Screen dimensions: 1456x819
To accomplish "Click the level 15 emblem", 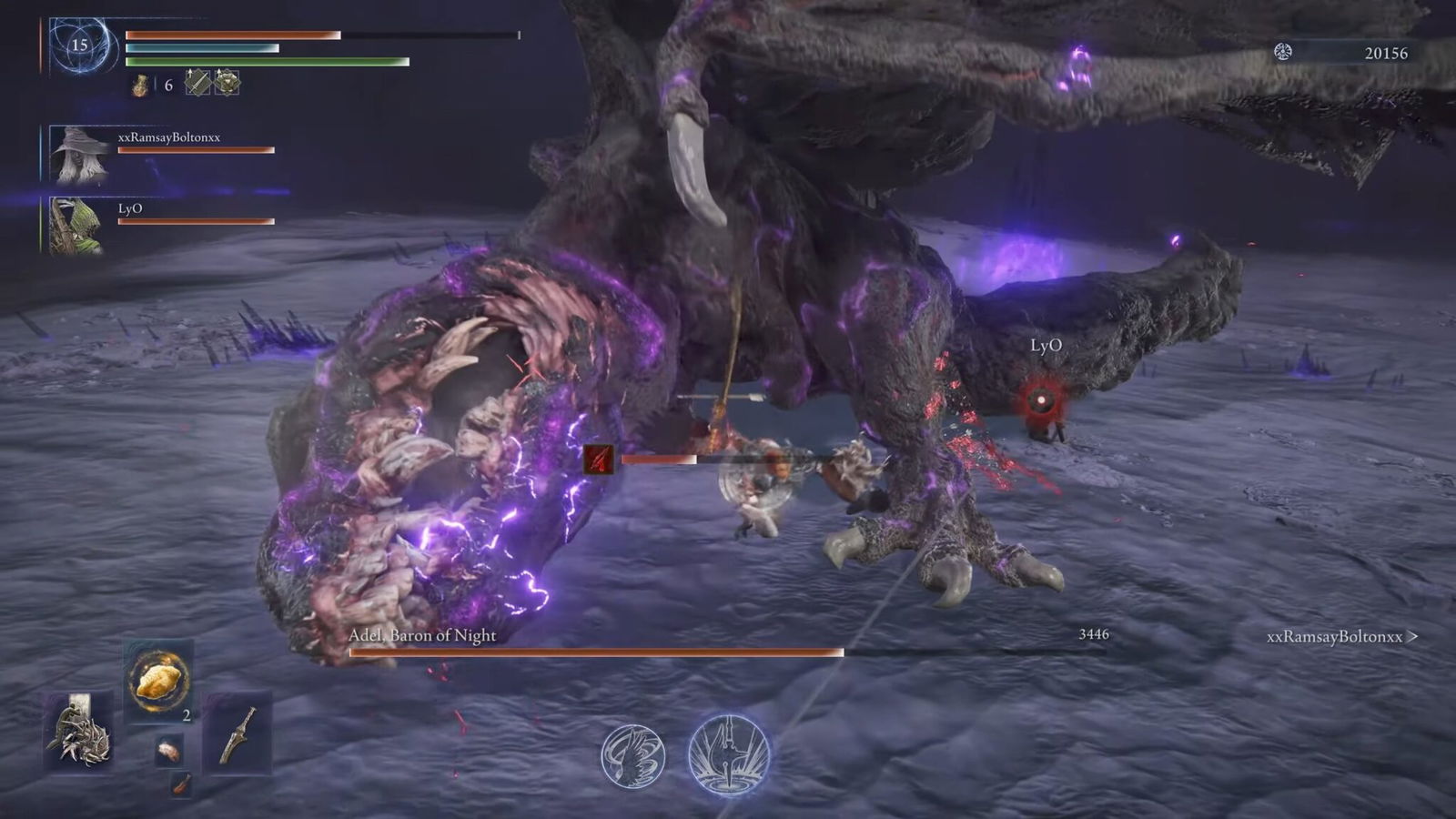I will point(80,45).
